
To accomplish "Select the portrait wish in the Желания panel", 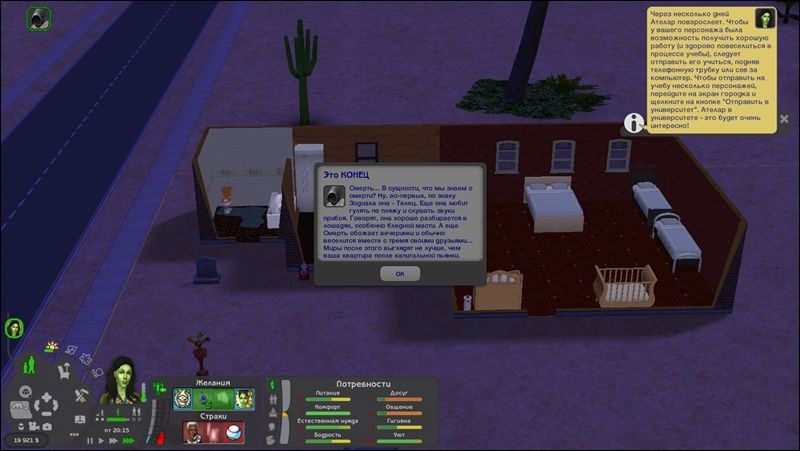I will [244, 399].
